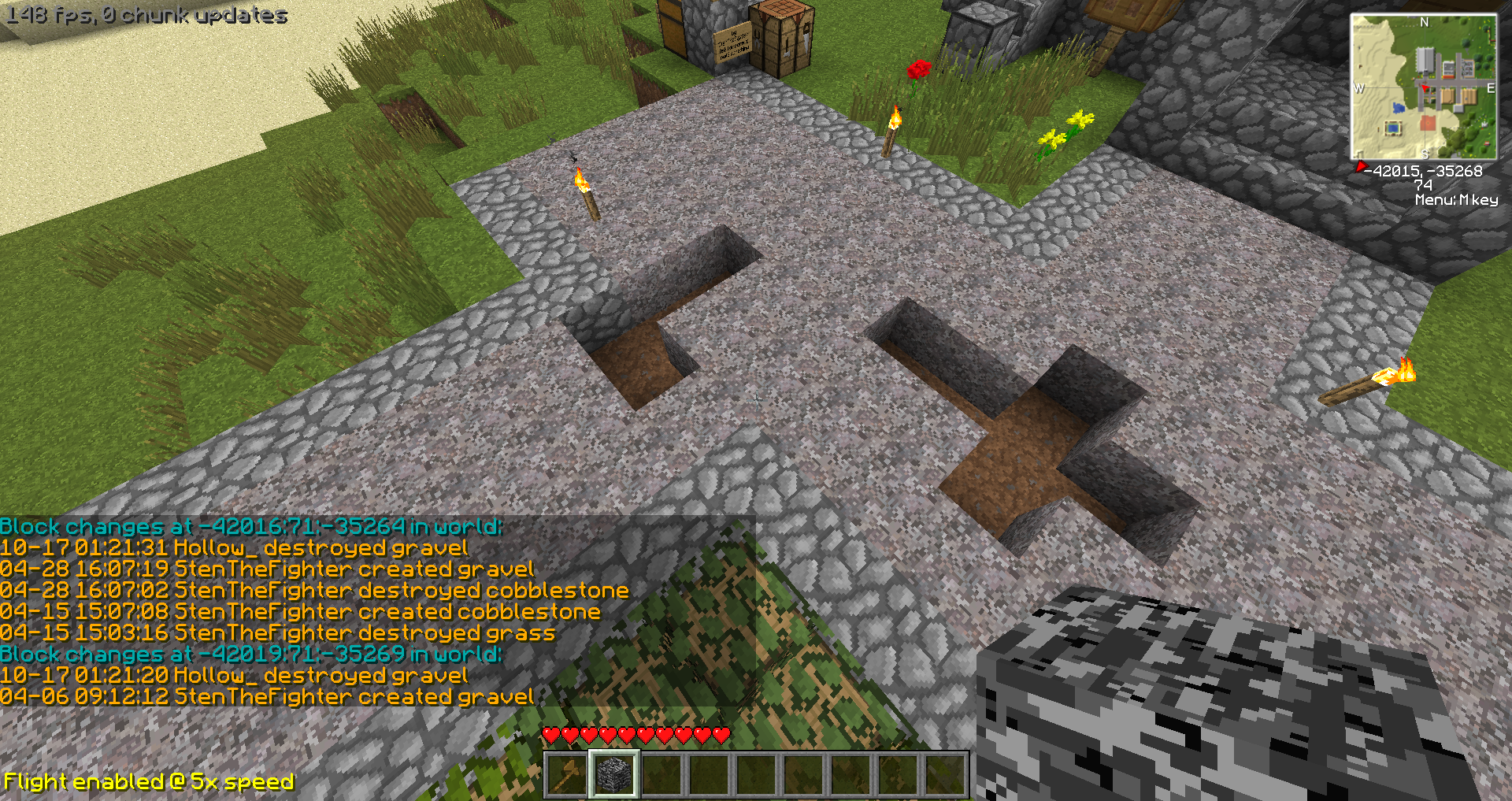Select the wooden axe hotbar slot
1512x801 pixels.
tap(567, 774)
